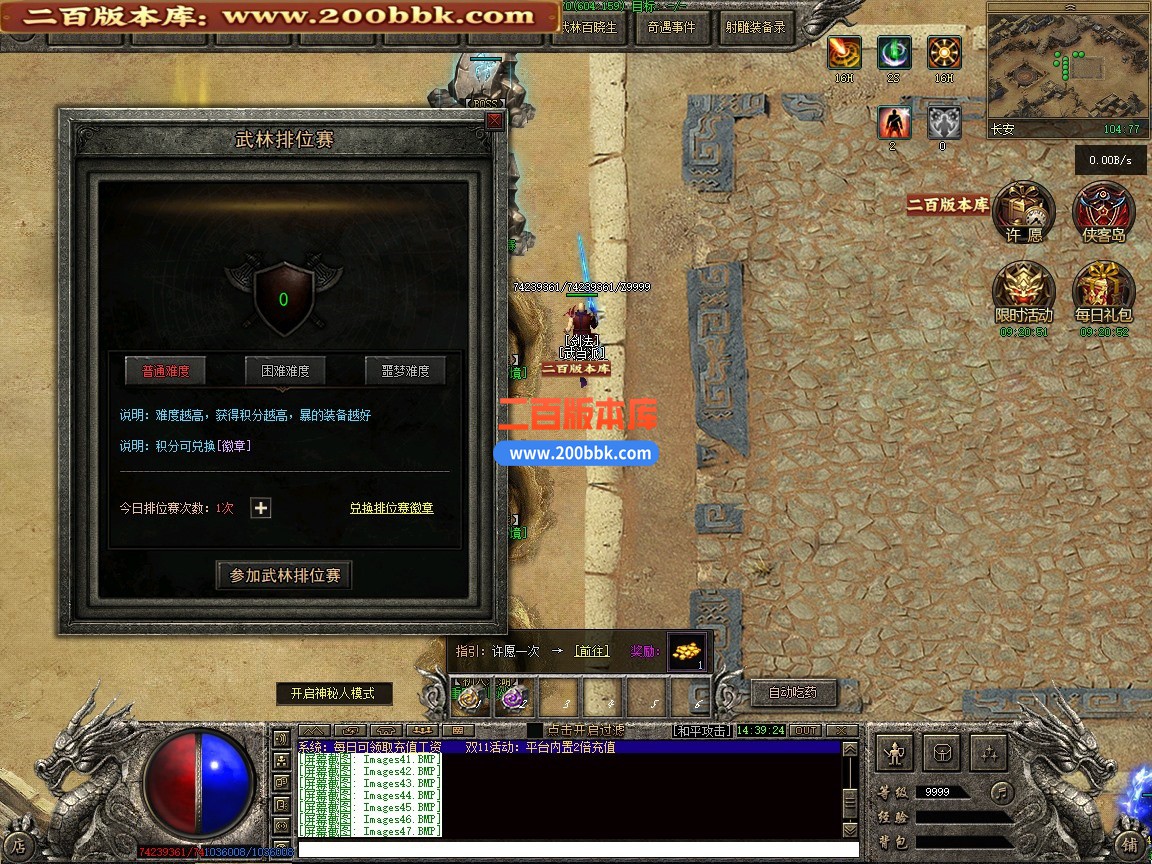Open the character equipment panel icon
This screenshot has height=864, width=1152.
[895, 752]
